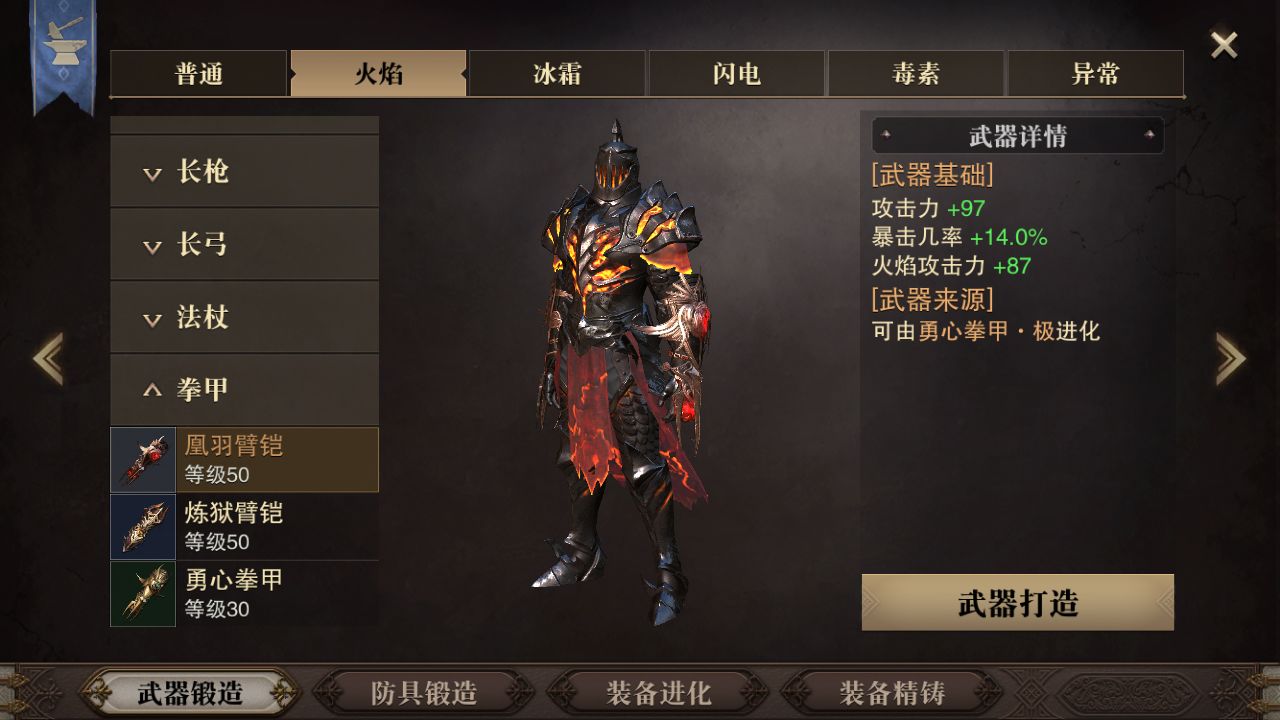Choose the 勇心拳甲 level 30 weapon

[245, 594]
